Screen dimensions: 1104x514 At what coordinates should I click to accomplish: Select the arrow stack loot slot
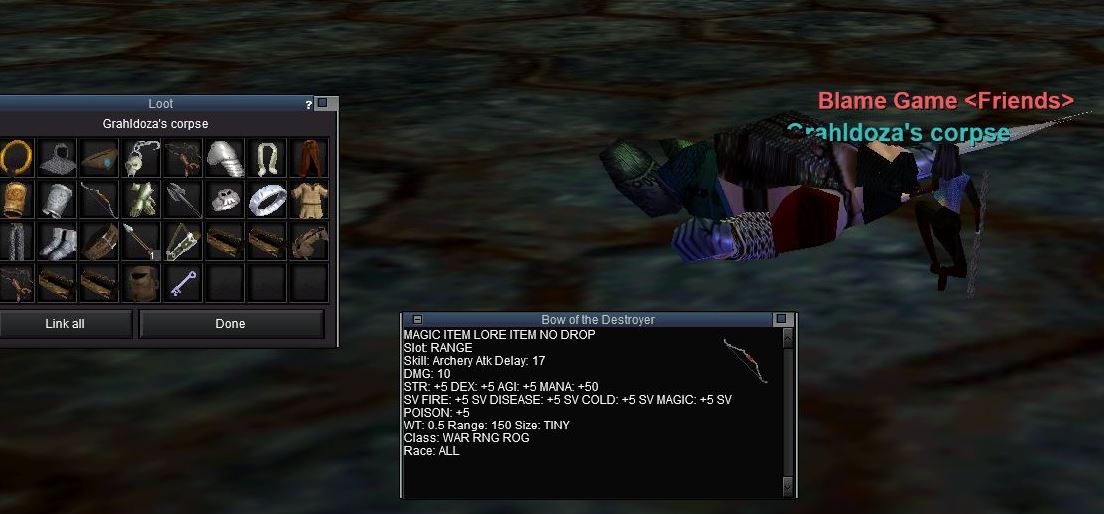pyautogui.click(x=141, y=241)
